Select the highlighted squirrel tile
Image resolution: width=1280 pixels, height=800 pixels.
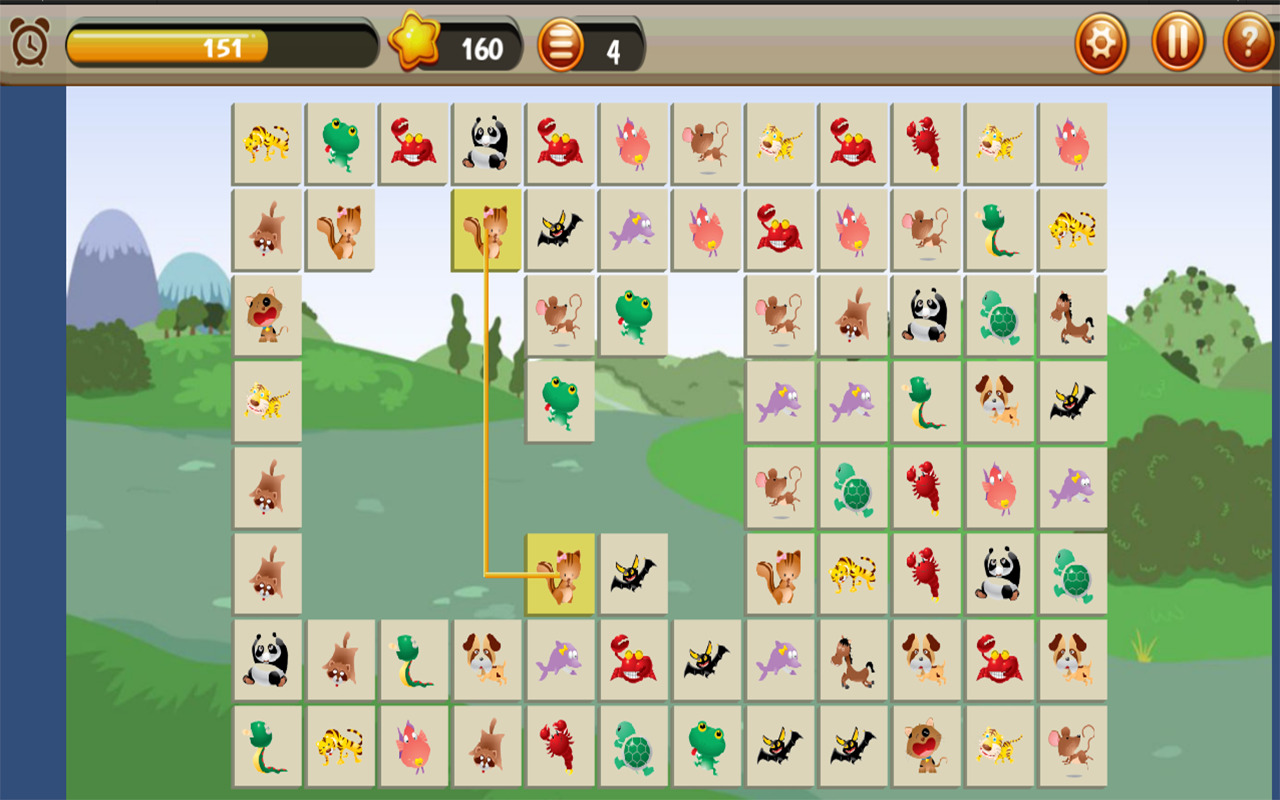click(486, 229)
